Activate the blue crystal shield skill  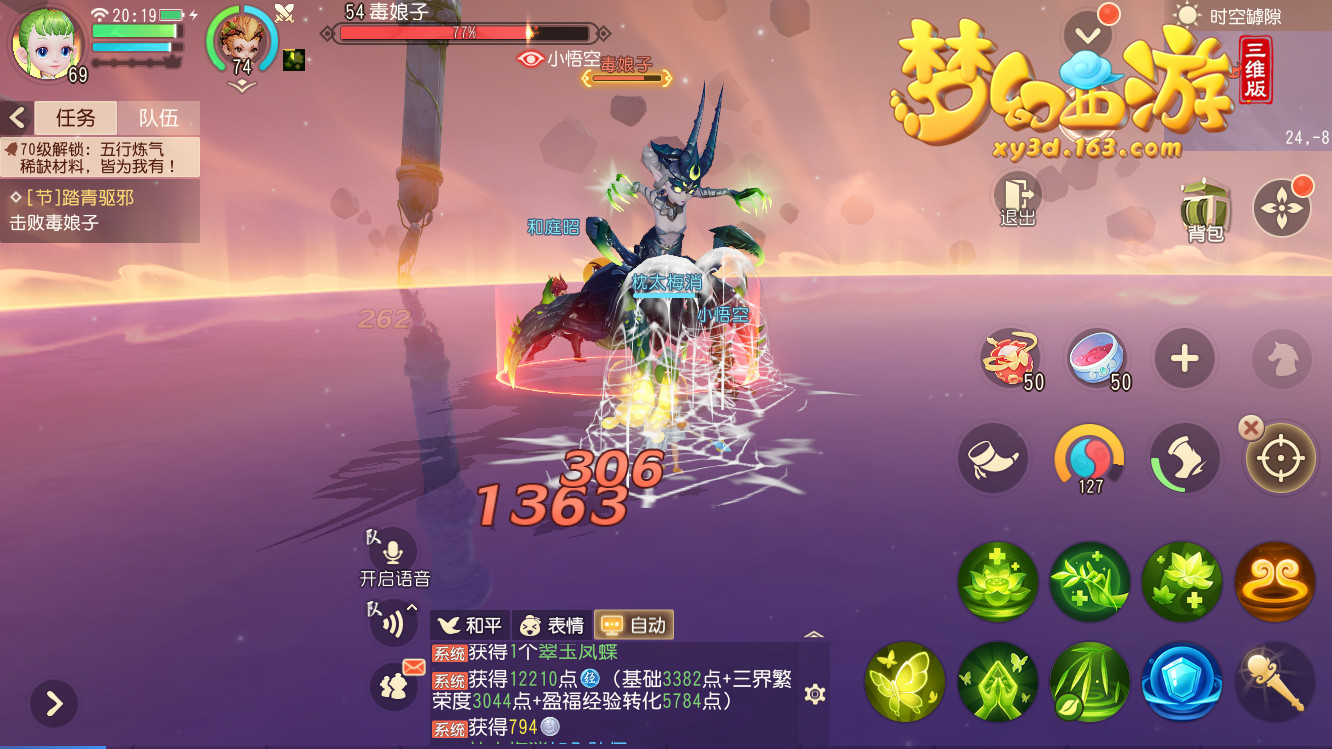pos(1182,682)
